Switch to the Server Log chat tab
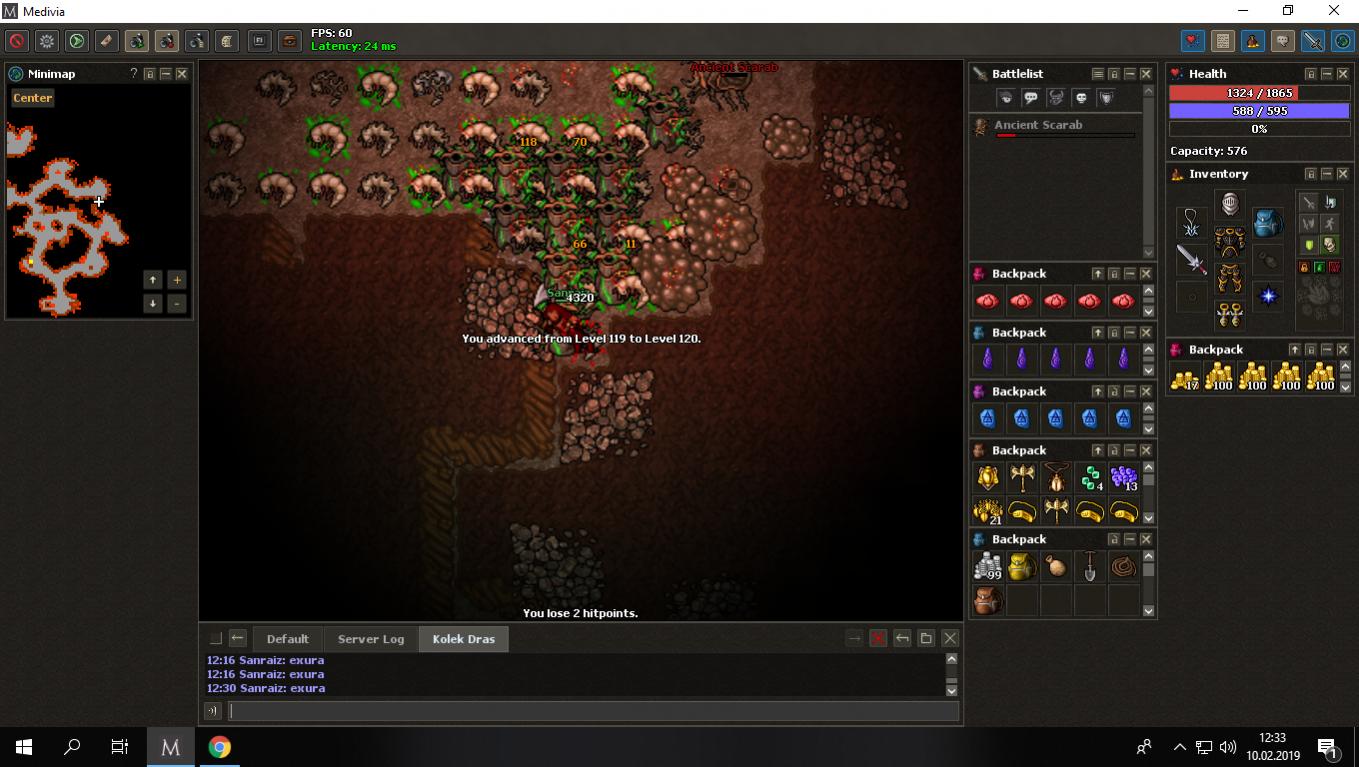 (371, 639)
